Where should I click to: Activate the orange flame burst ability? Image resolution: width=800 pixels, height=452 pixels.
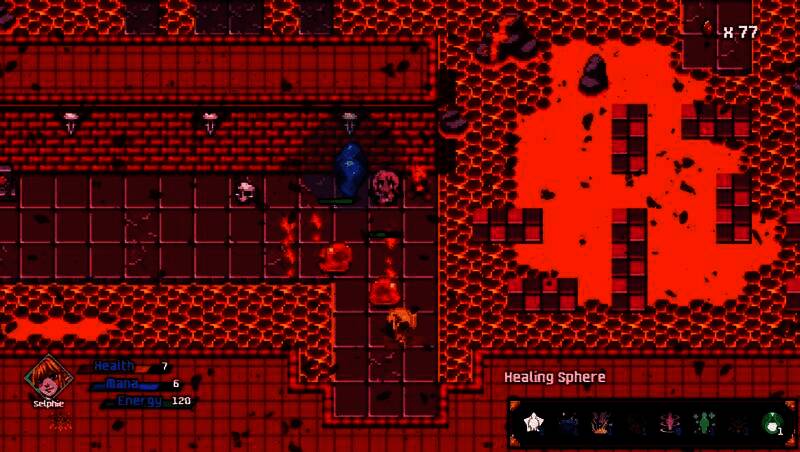tap(602, 424)
